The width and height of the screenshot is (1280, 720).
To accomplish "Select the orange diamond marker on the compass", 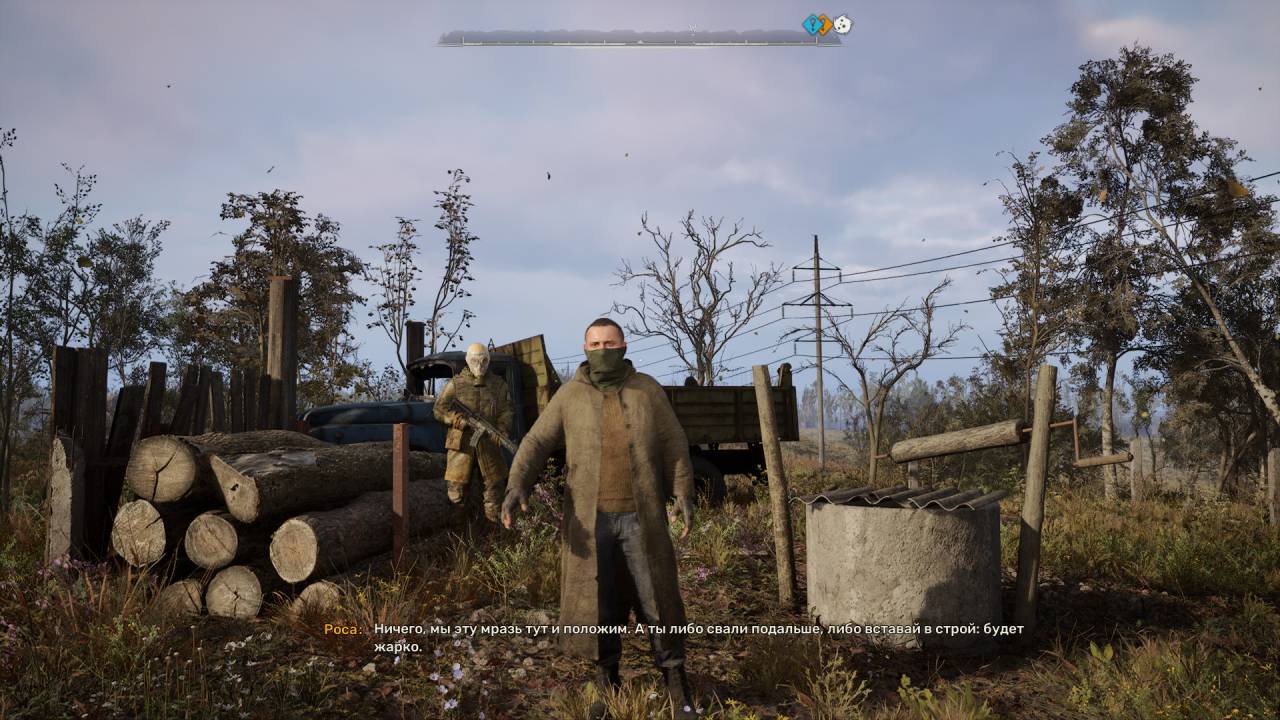I will click(x=825, y=25).
